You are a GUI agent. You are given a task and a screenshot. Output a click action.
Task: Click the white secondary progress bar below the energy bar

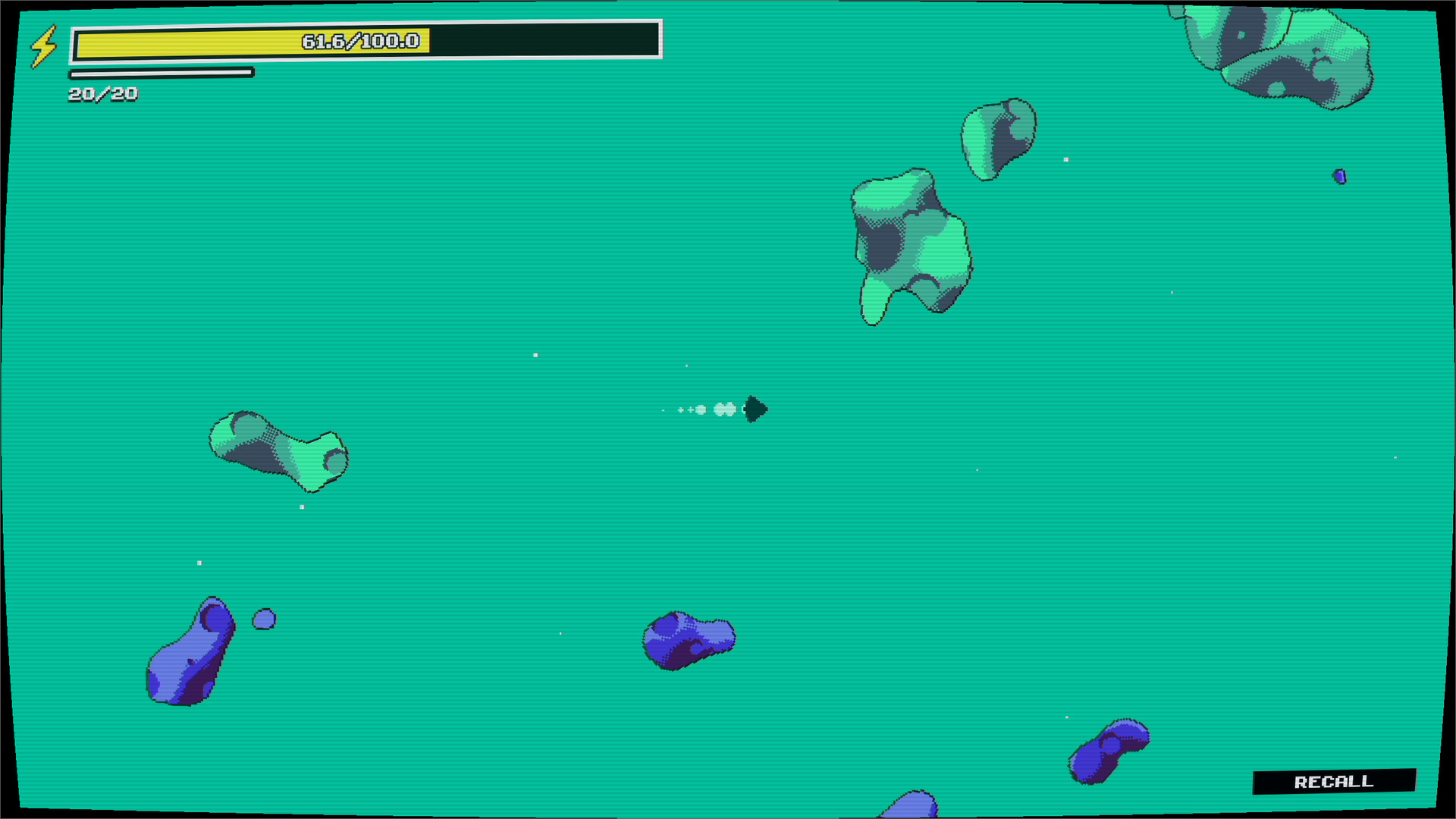point(162,74)
